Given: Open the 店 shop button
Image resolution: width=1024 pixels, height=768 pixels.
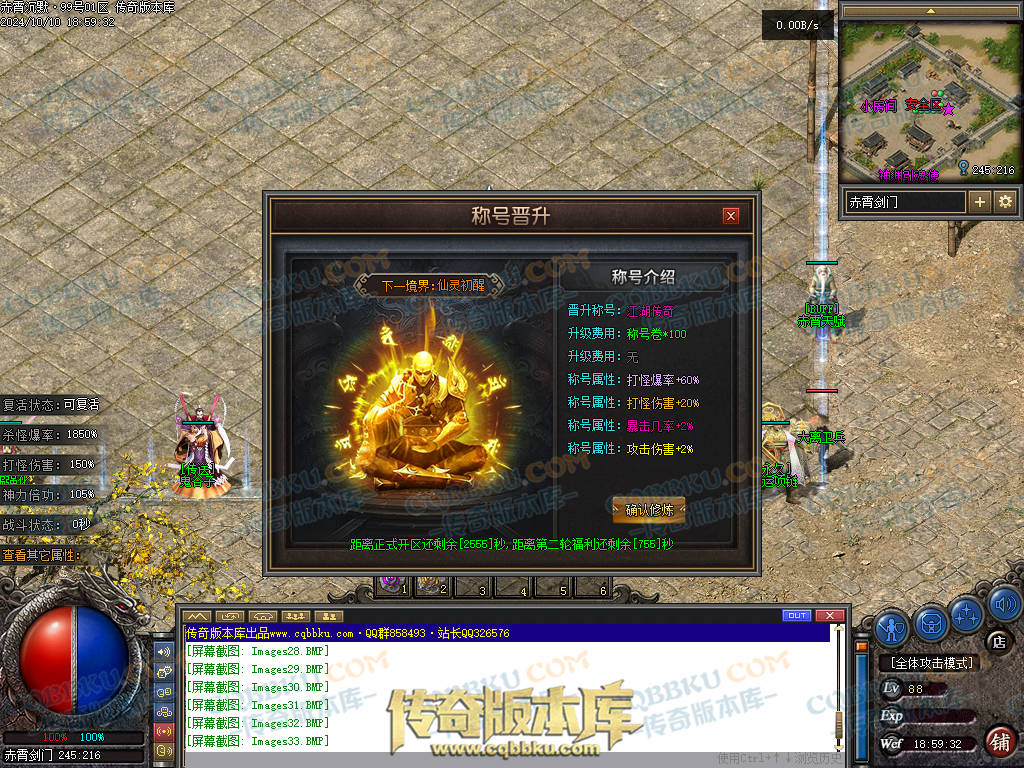Looking at the screenshot, I should [x=996, y=641].
